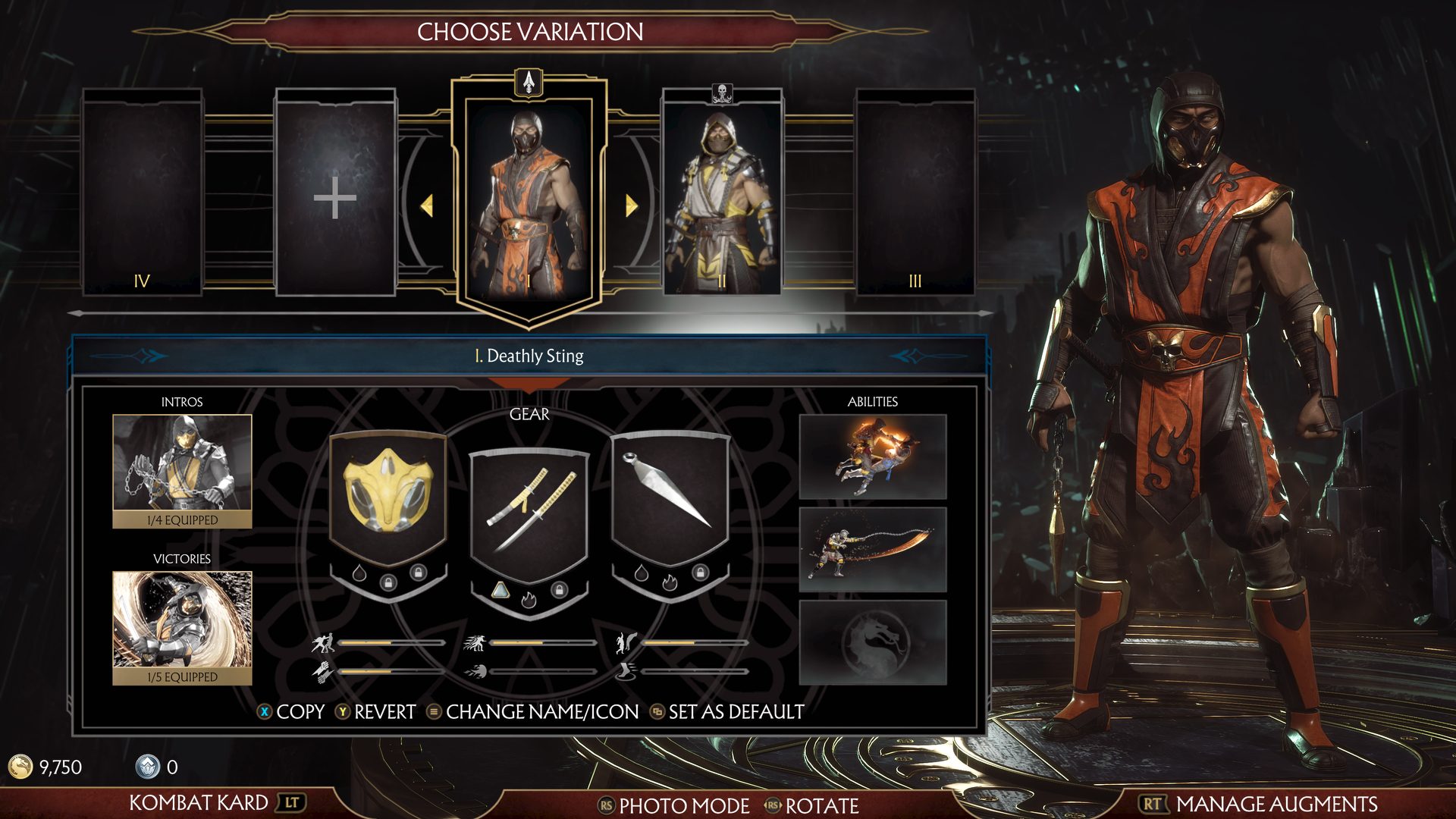This screenshot has height=819, width=1456.
Task: Select the orange Scorpion variation card
Action: [x=529, y=201]
